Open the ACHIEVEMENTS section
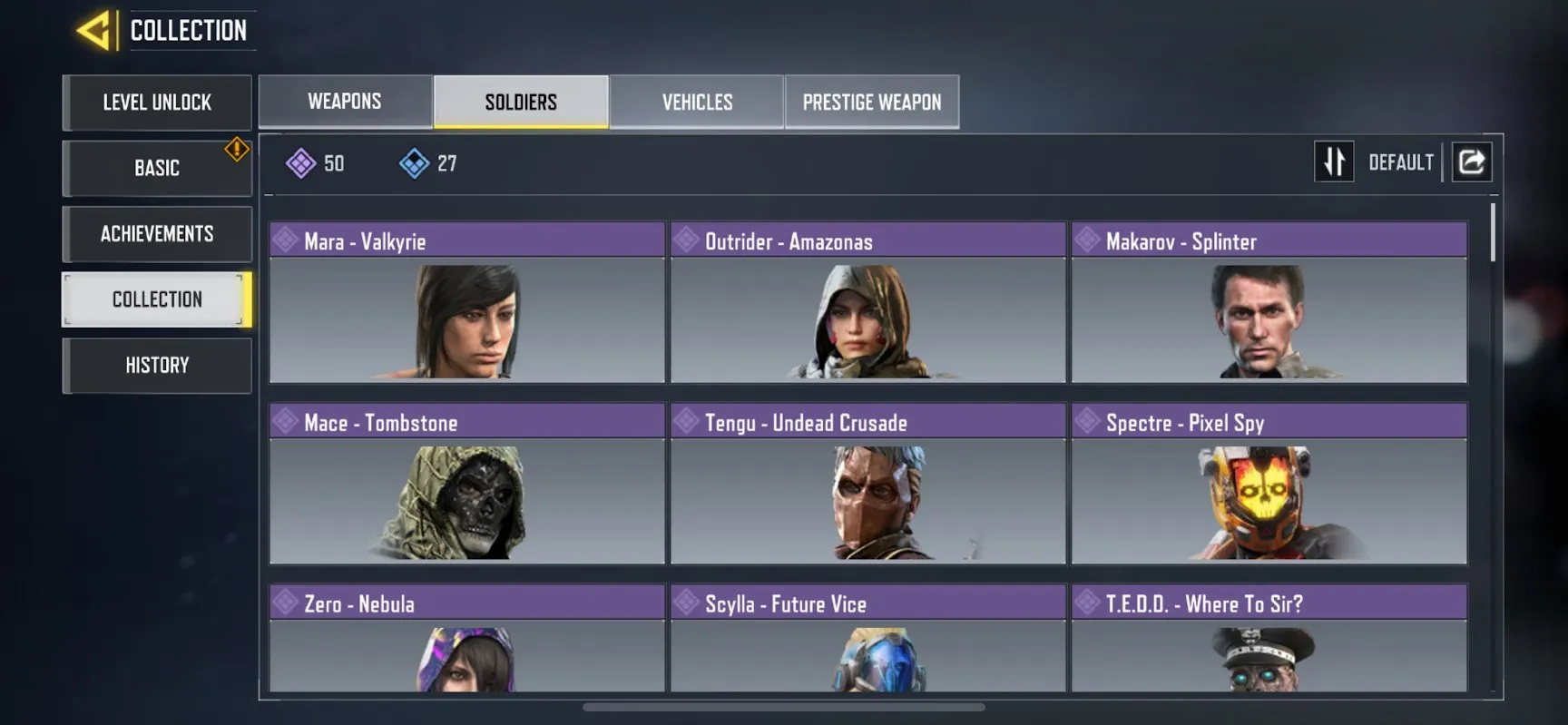Viewport: 1568px width, 725px height. tap(156, 233)
